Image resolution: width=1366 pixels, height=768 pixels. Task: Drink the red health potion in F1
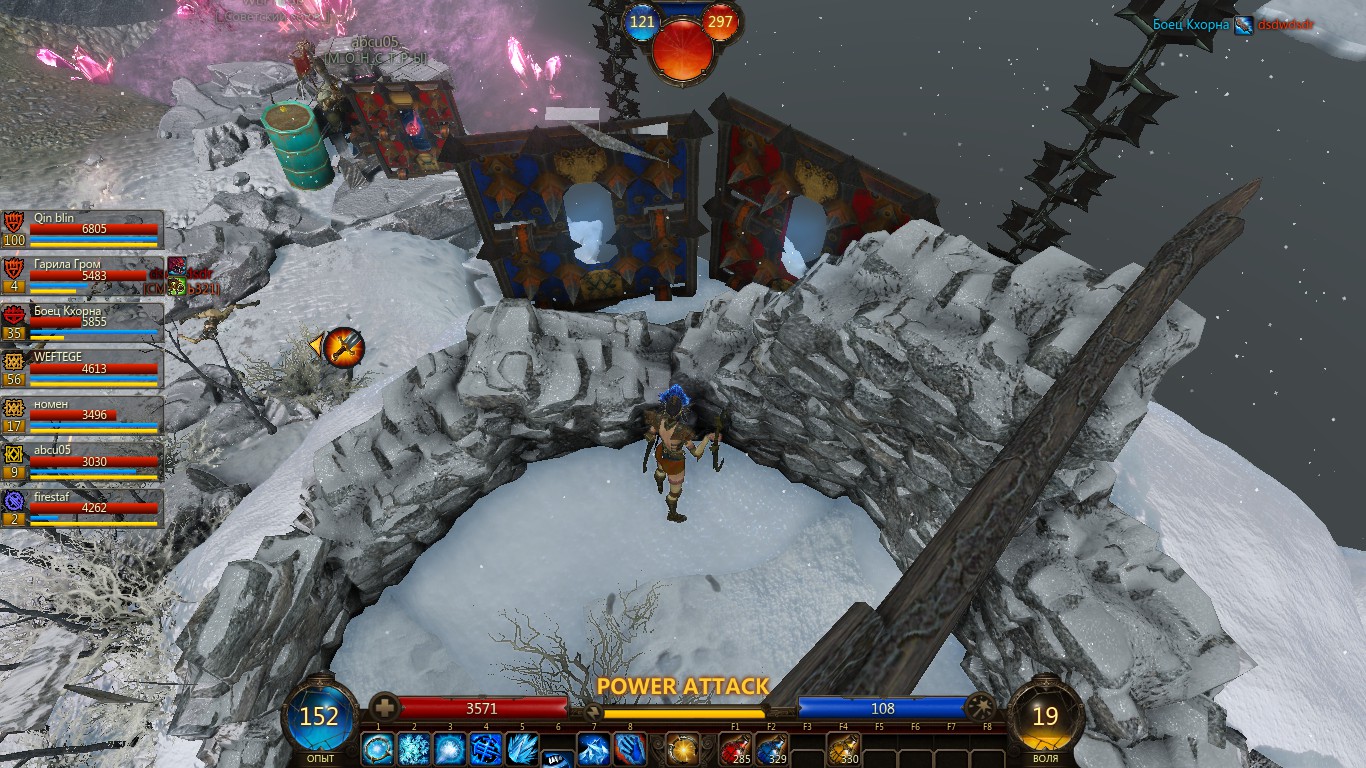(735, 748)
